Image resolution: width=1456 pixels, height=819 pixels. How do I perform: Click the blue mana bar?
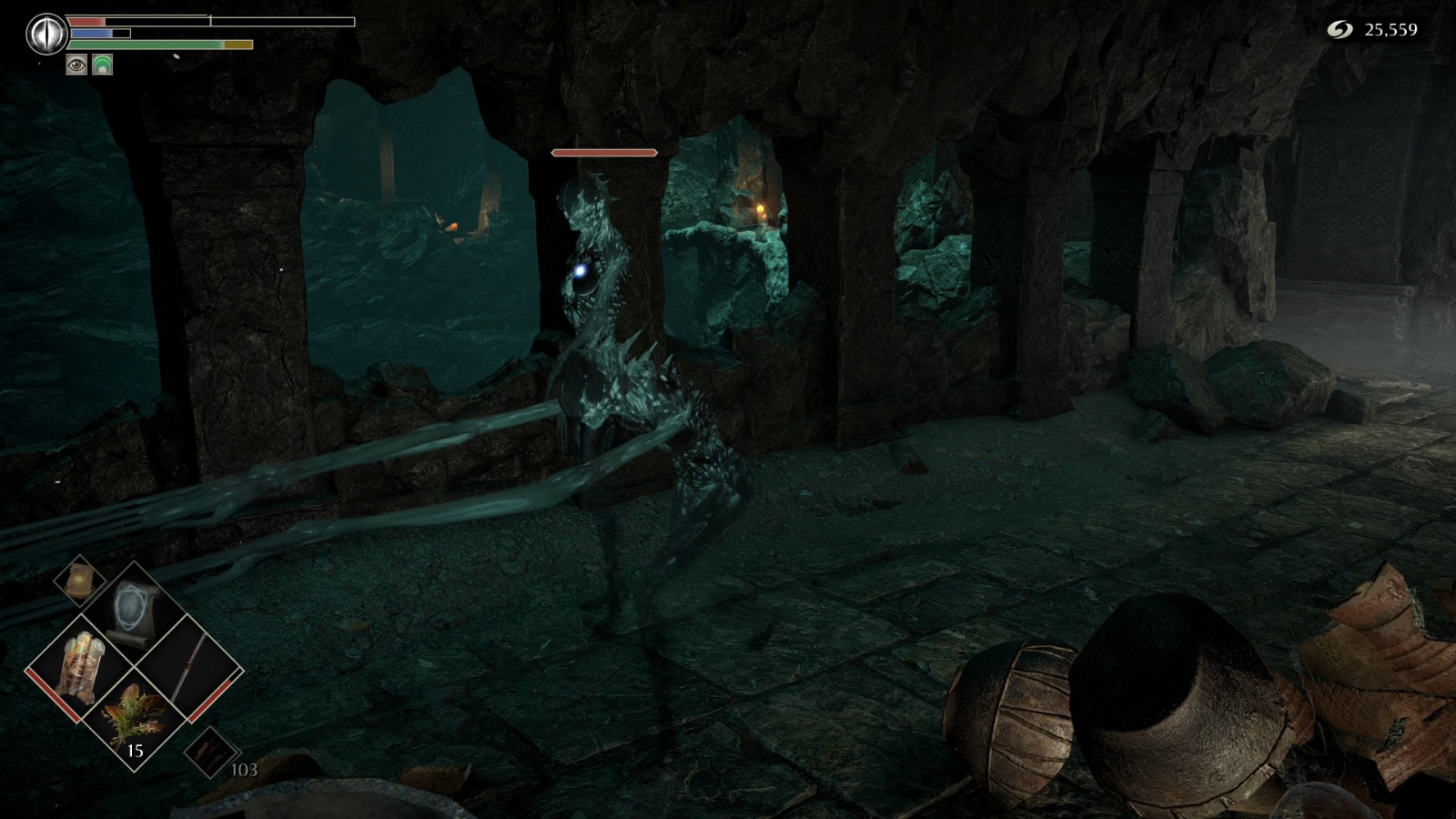tap(91, 34)
